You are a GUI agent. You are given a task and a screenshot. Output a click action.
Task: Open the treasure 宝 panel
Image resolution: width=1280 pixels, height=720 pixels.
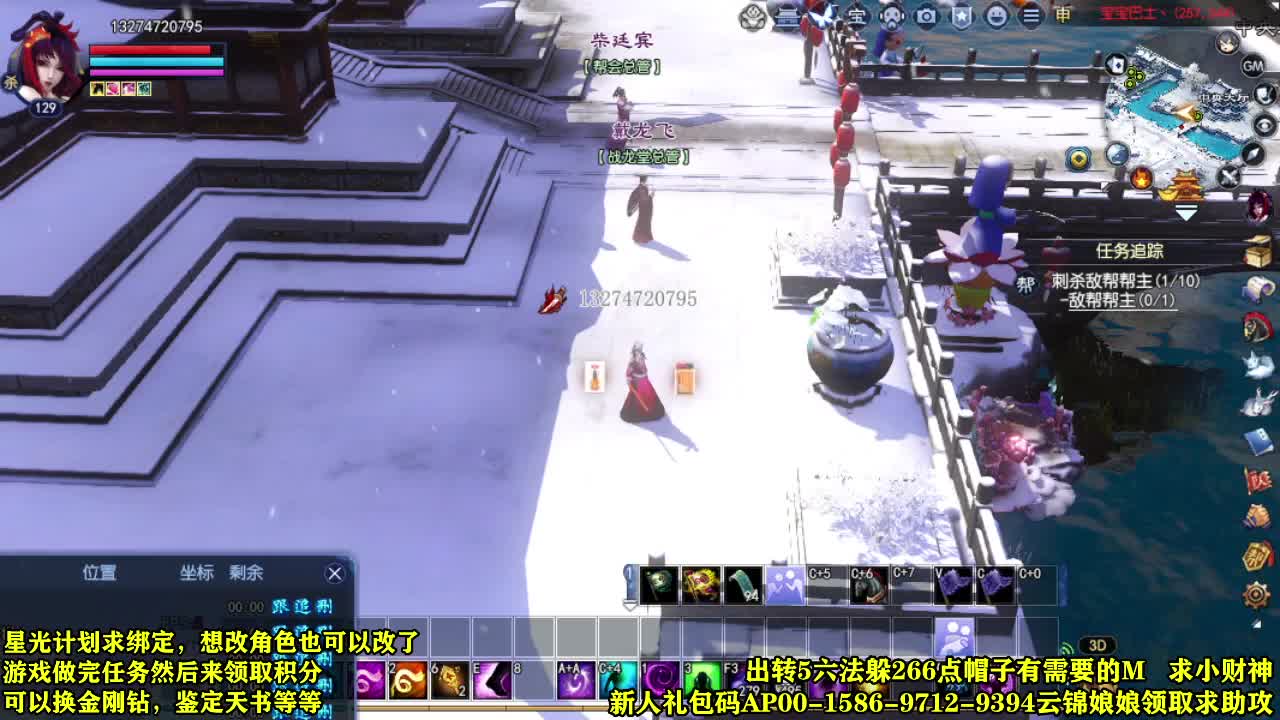(858, 15)
